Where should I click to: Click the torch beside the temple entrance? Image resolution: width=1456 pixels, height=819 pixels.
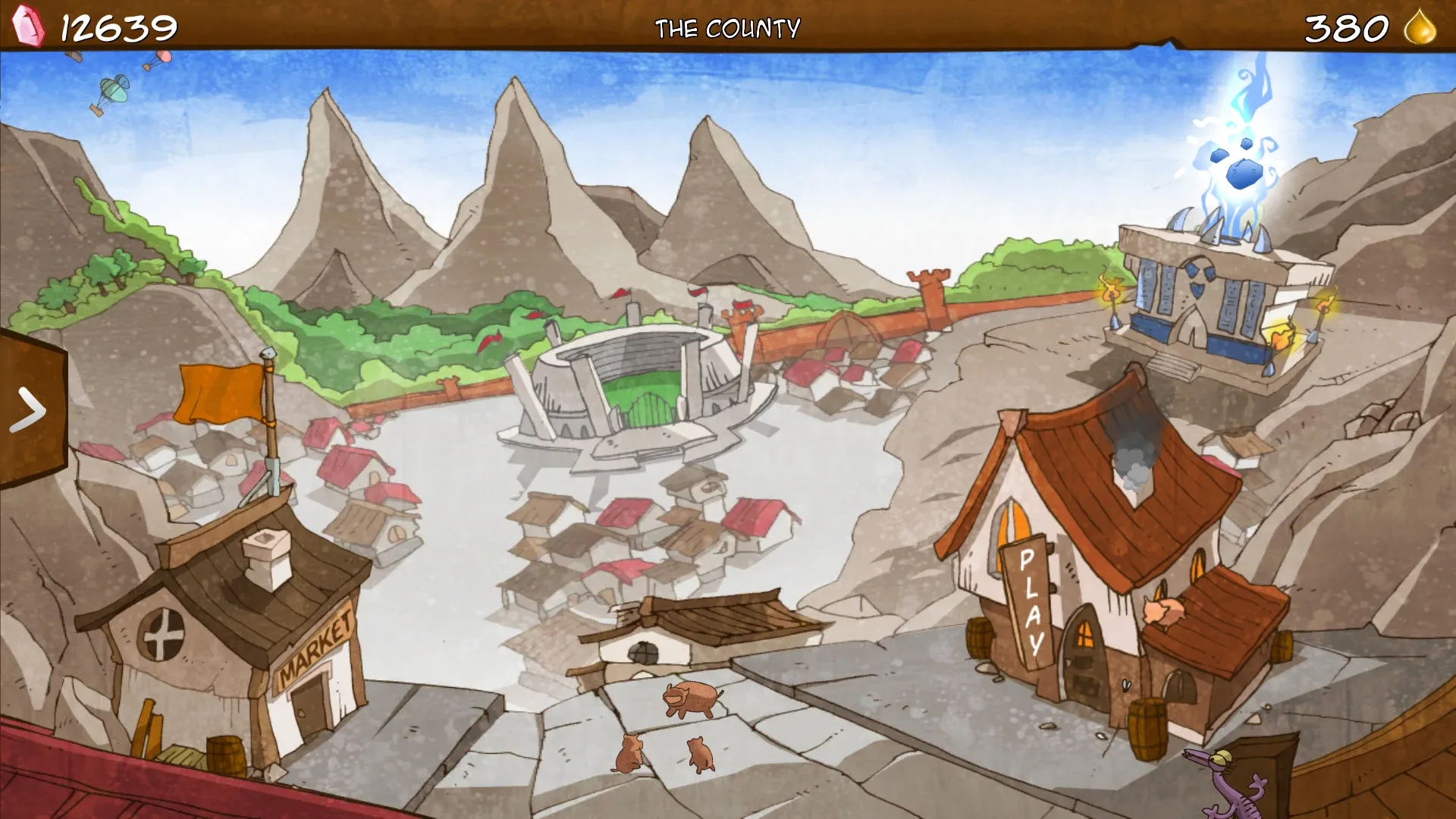tap(1111, 296)
